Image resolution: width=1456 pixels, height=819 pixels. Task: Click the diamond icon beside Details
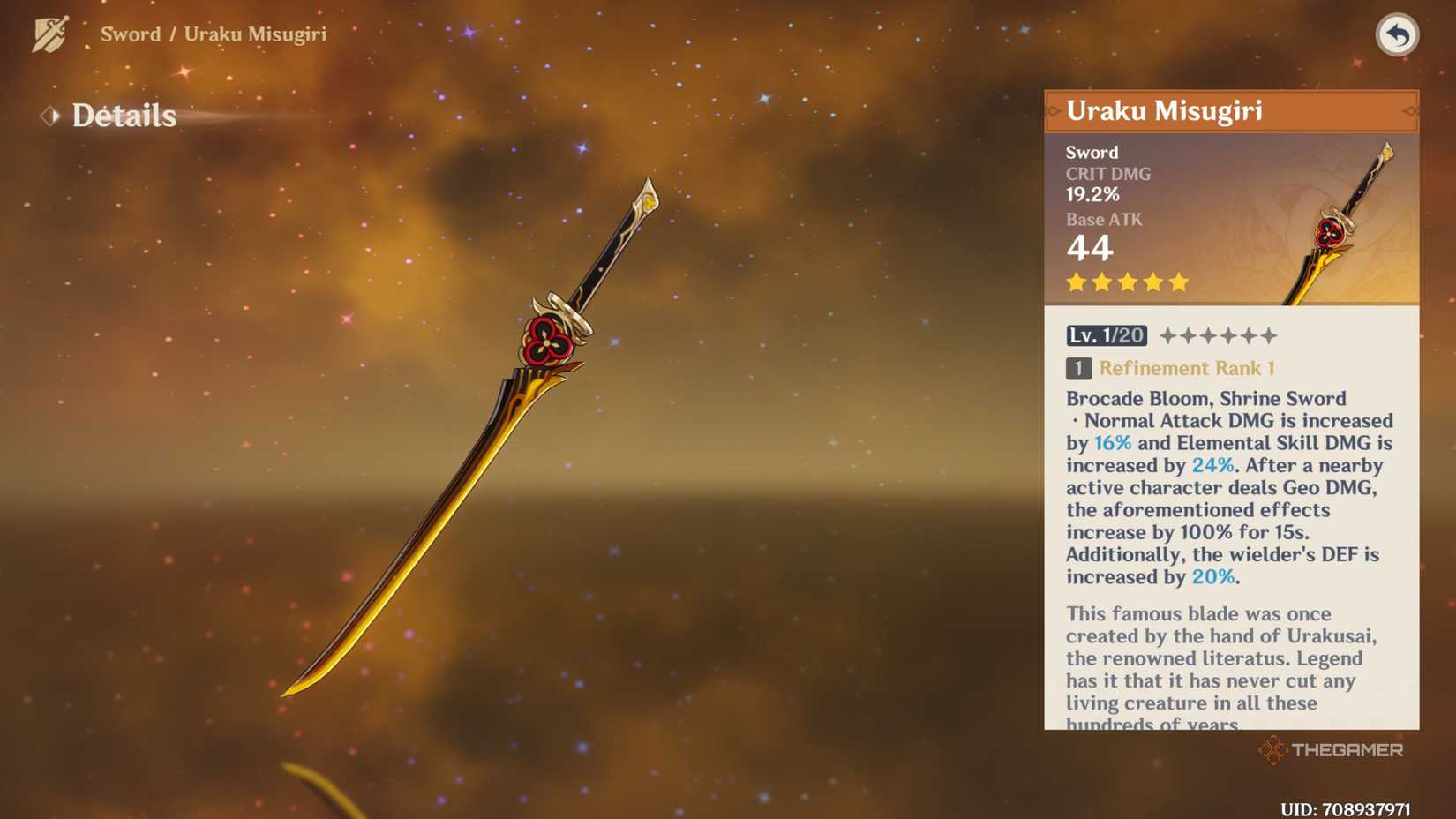(49, 115)
